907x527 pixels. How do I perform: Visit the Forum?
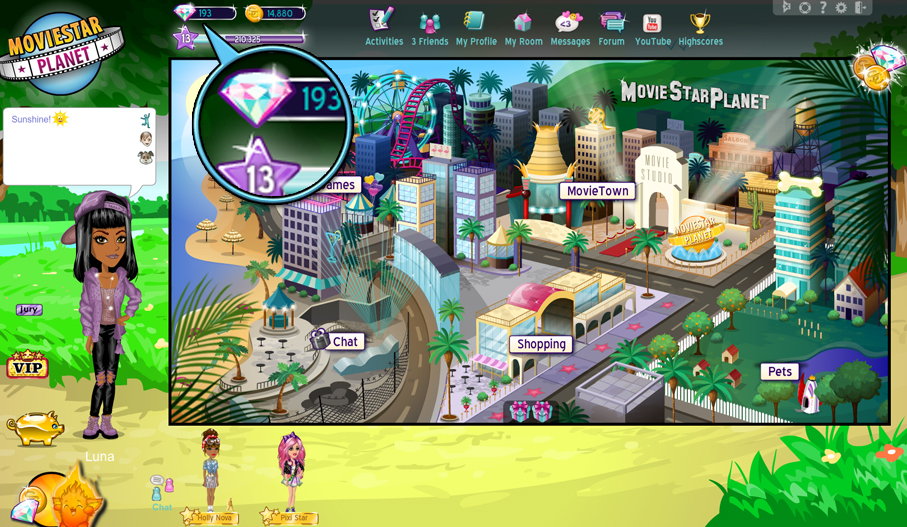pyautogui.click(x=611, y=28)
